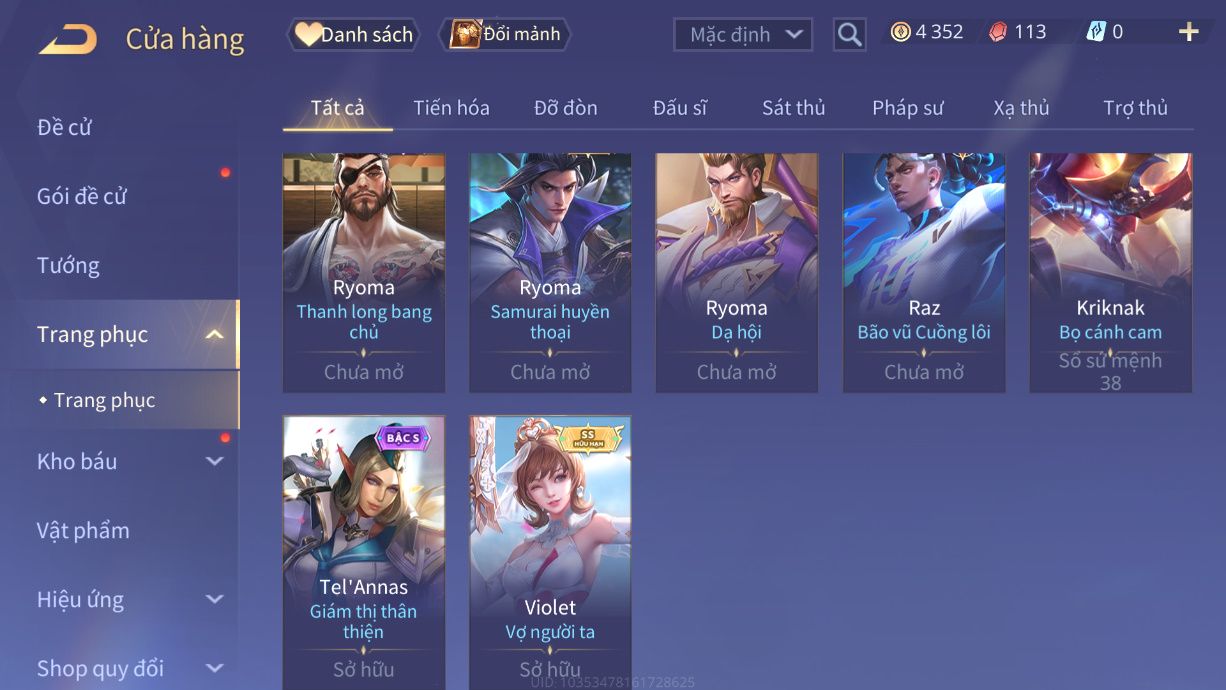This screenshot has width=1226, height=690.
Task: Open the Kriknak Bọ cánh cam skin
Action: click(1110, 272)
